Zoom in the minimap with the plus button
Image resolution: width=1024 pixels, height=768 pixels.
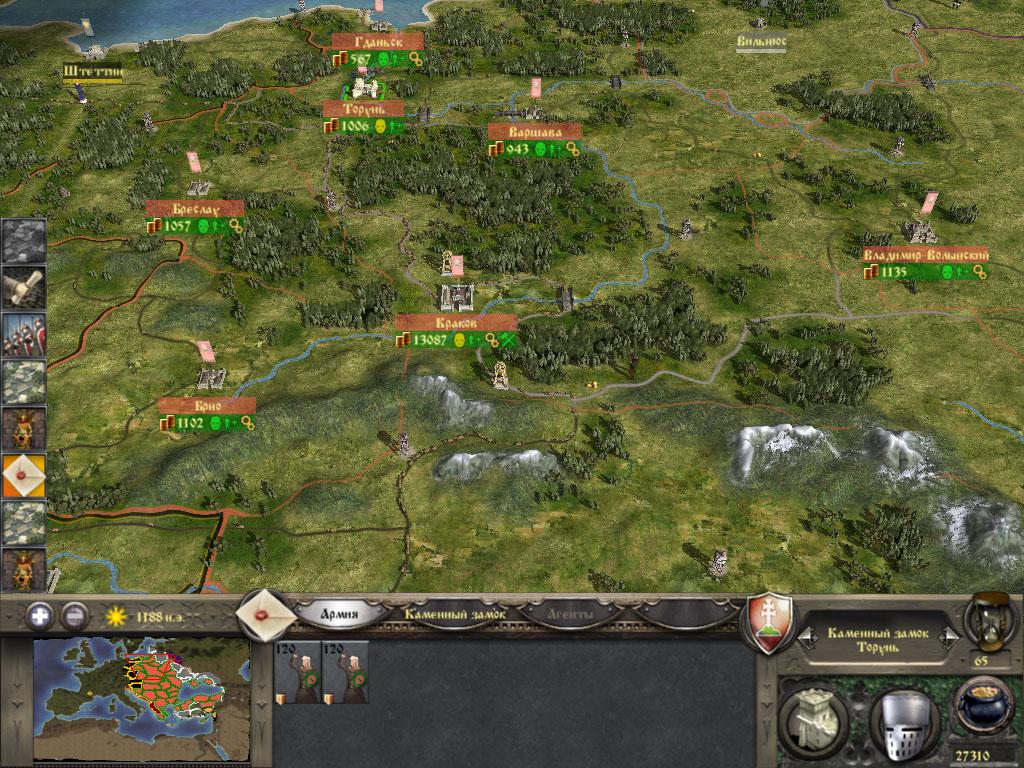(x=41, y=615)
